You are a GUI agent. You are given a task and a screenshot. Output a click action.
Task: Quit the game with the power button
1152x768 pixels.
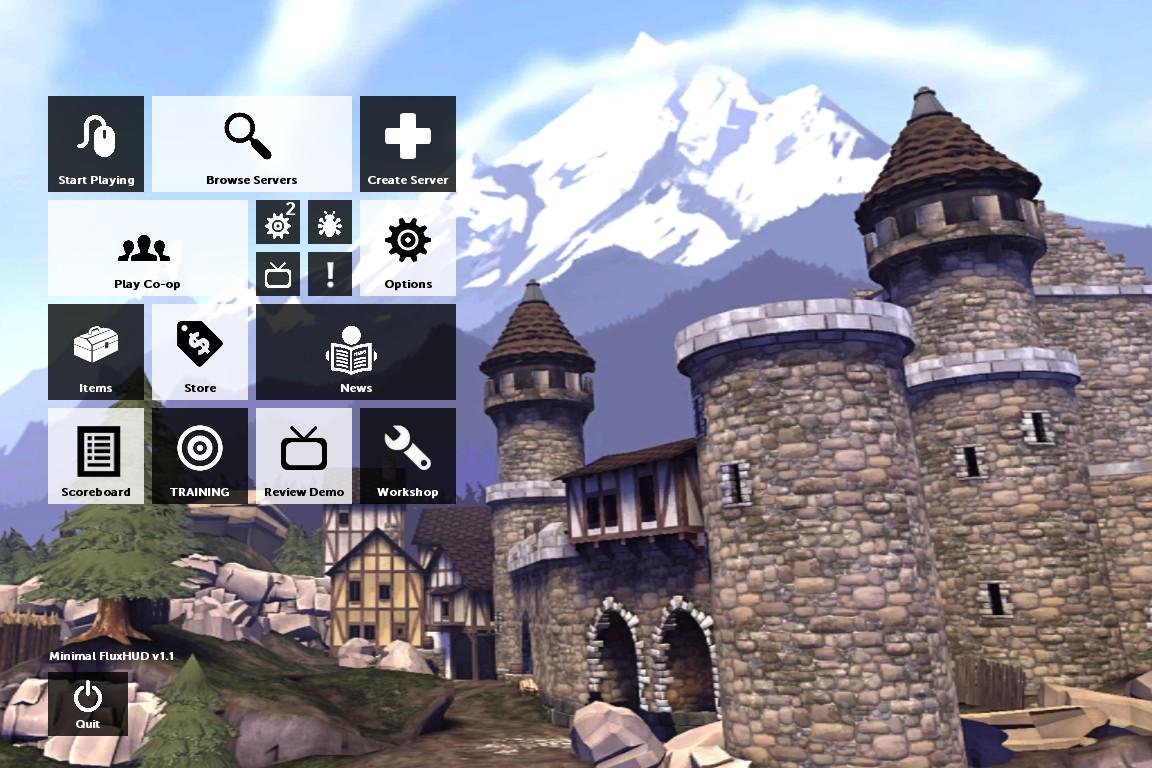pos(88,704)
